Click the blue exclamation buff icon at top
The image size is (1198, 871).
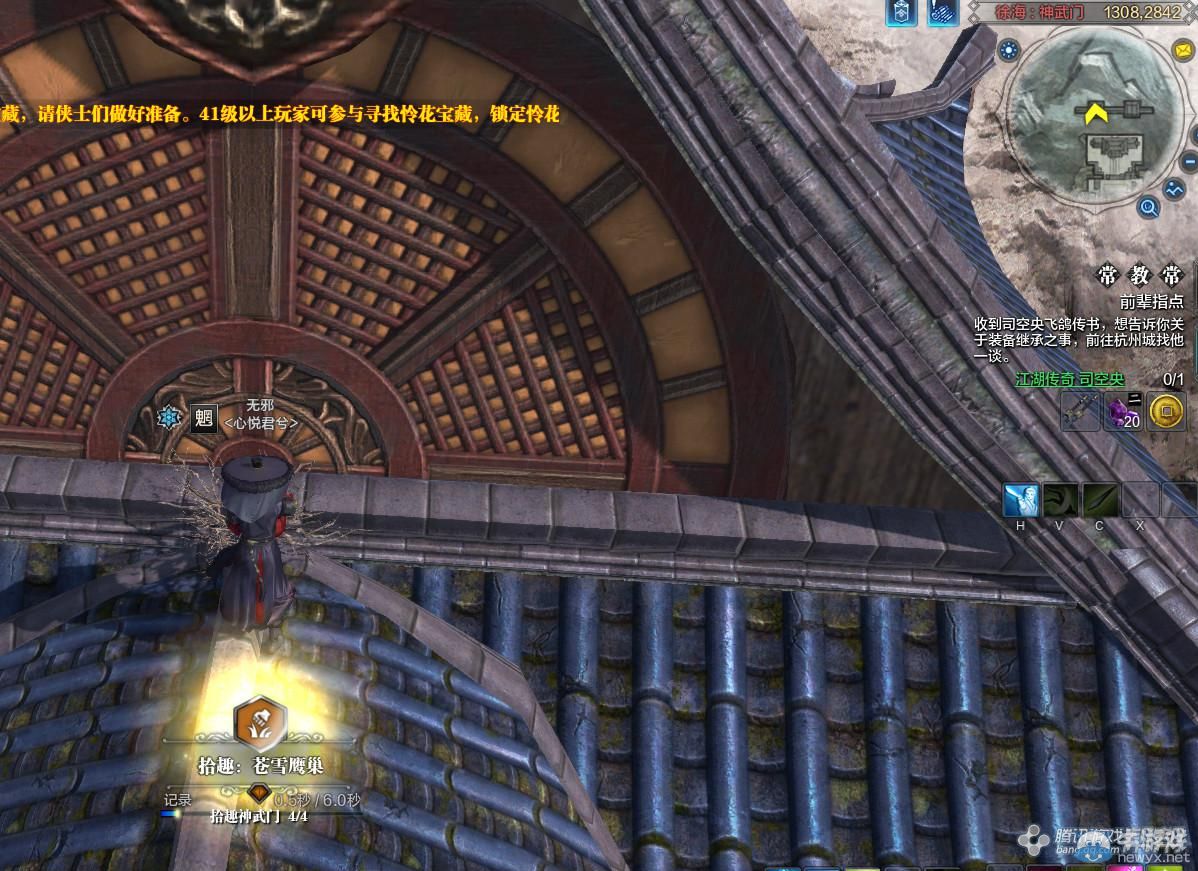tap(941, 12)
